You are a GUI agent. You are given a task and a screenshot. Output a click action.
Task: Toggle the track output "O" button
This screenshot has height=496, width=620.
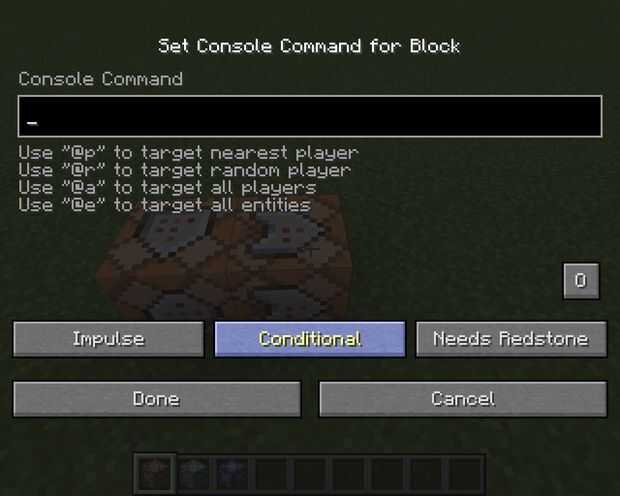coord(581,281)
